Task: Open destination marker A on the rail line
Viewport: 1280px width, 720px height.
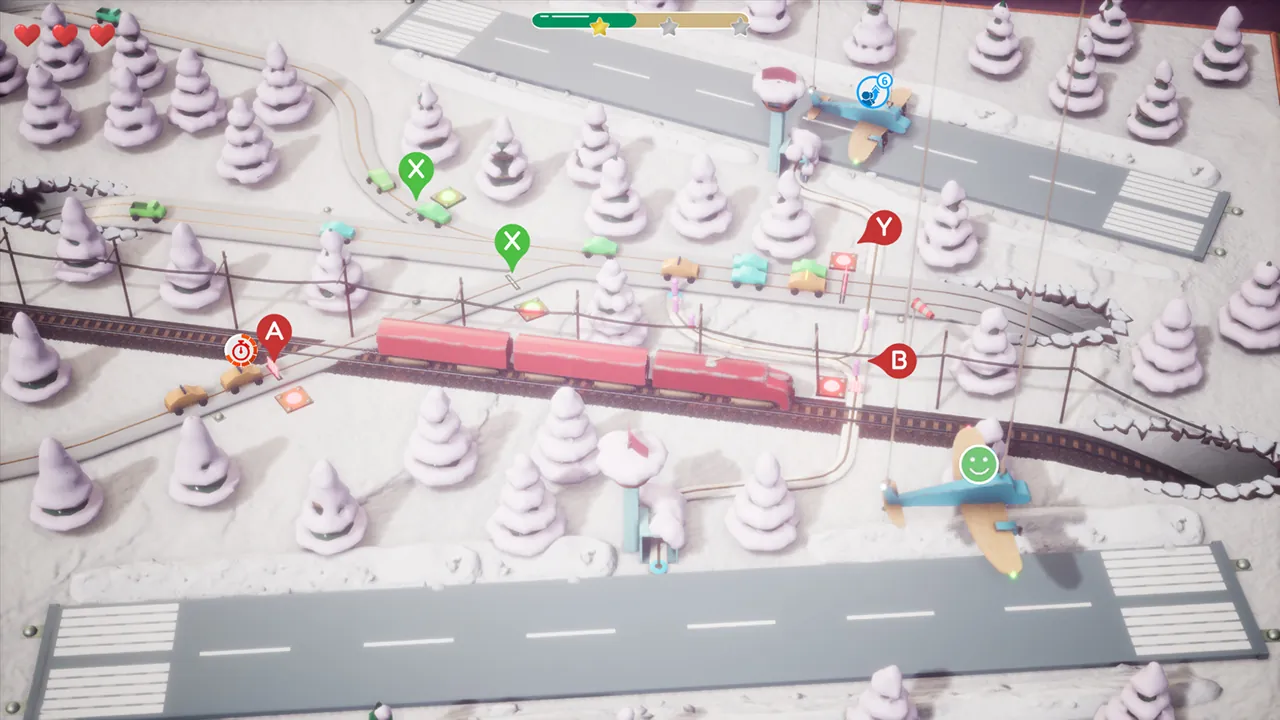Action: coord(274,333)
